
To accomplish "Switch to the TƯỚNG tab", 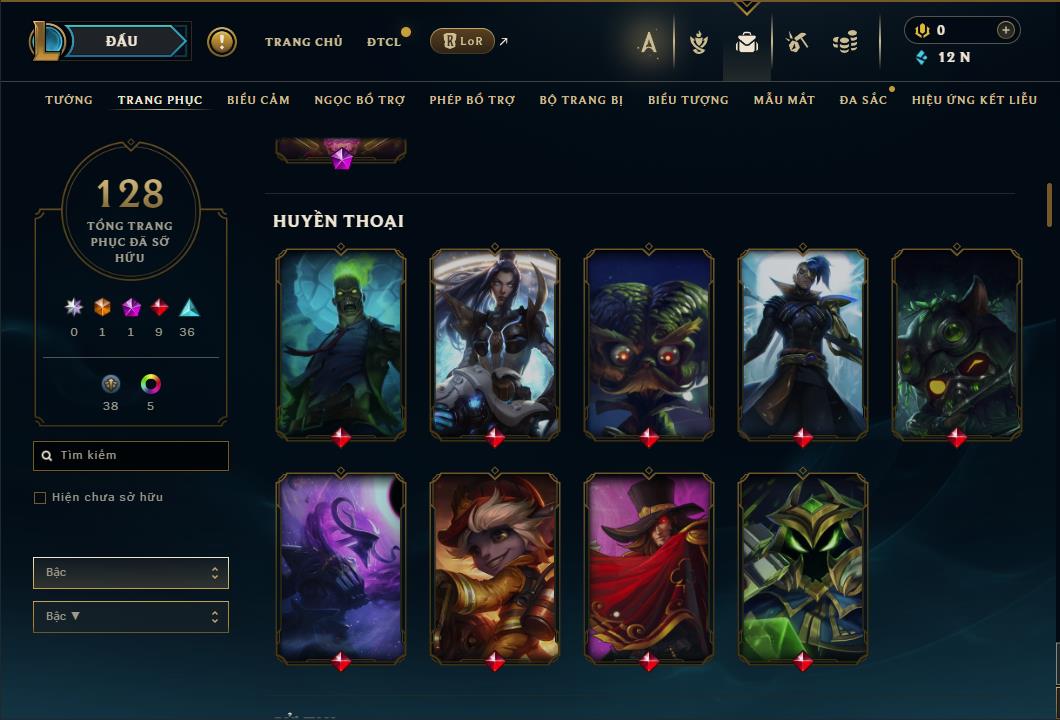I will pos(69,100).
